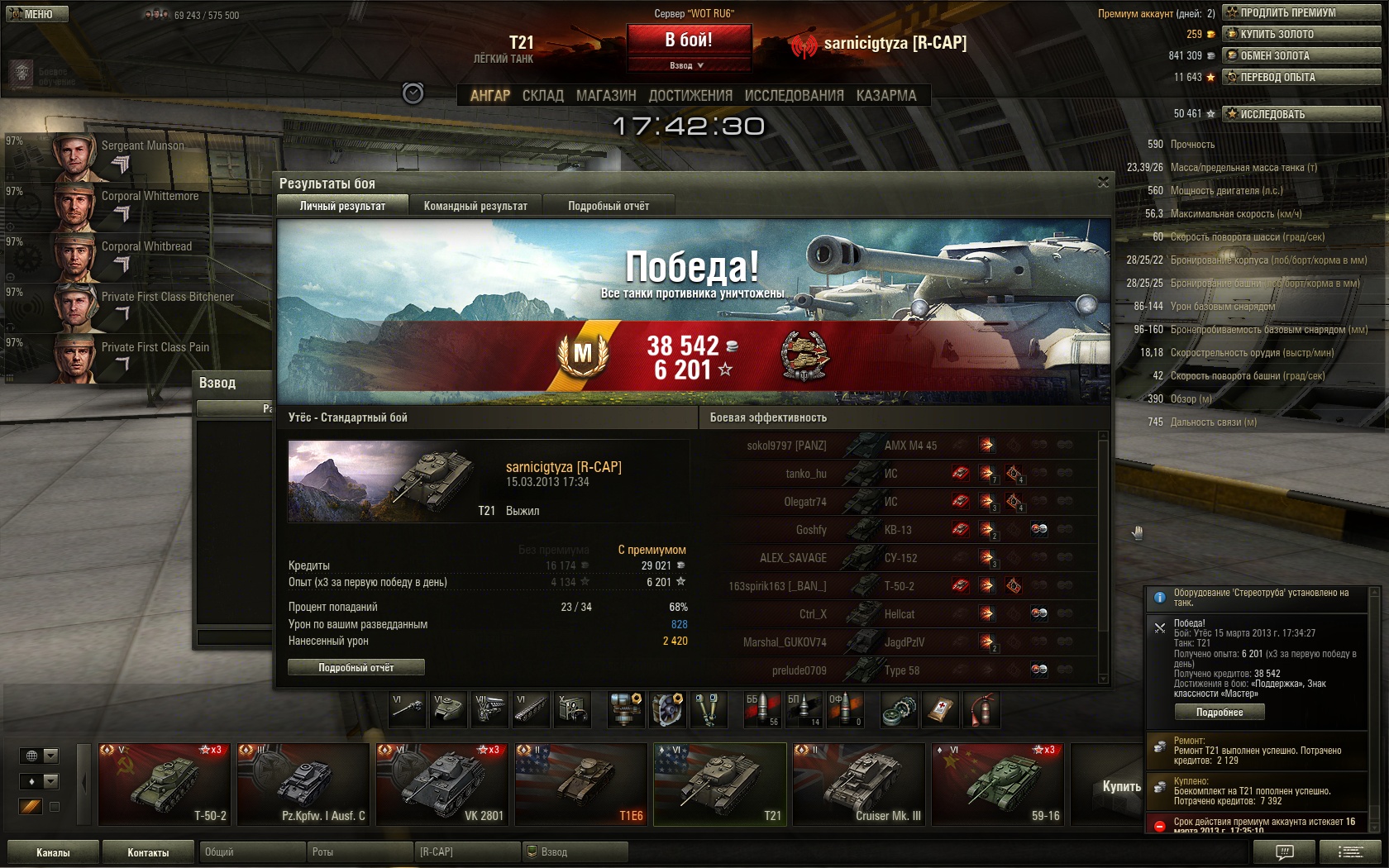The image size is (1389, 868).
Task: Open the ИССЛЕДОВАНИЯ tech tree section
Action: click(794, 96)
